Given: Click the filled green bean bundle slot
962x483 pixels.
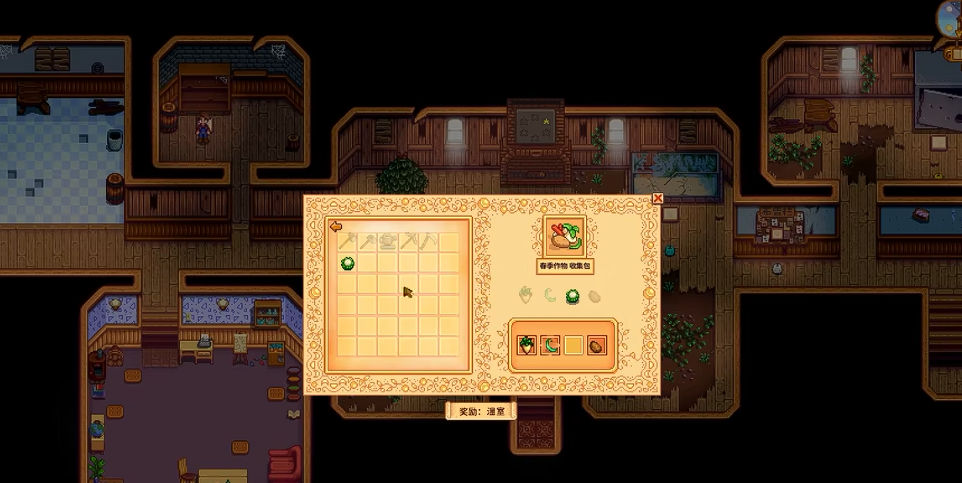Looking at the screenshot, I should click(x=550, y=345).
